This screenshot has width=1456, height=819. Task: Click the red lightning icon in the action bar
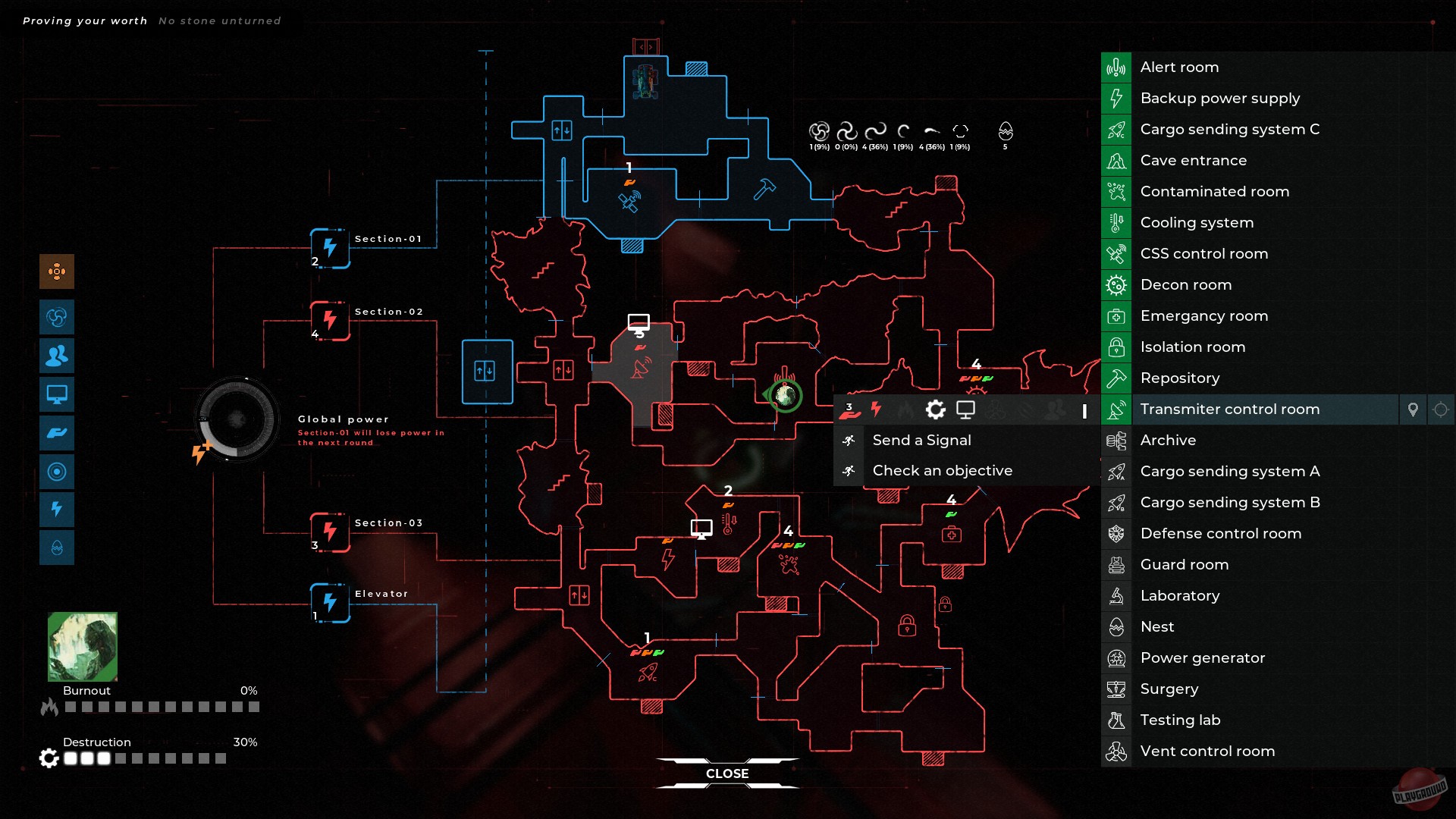(x=877, y=409)
